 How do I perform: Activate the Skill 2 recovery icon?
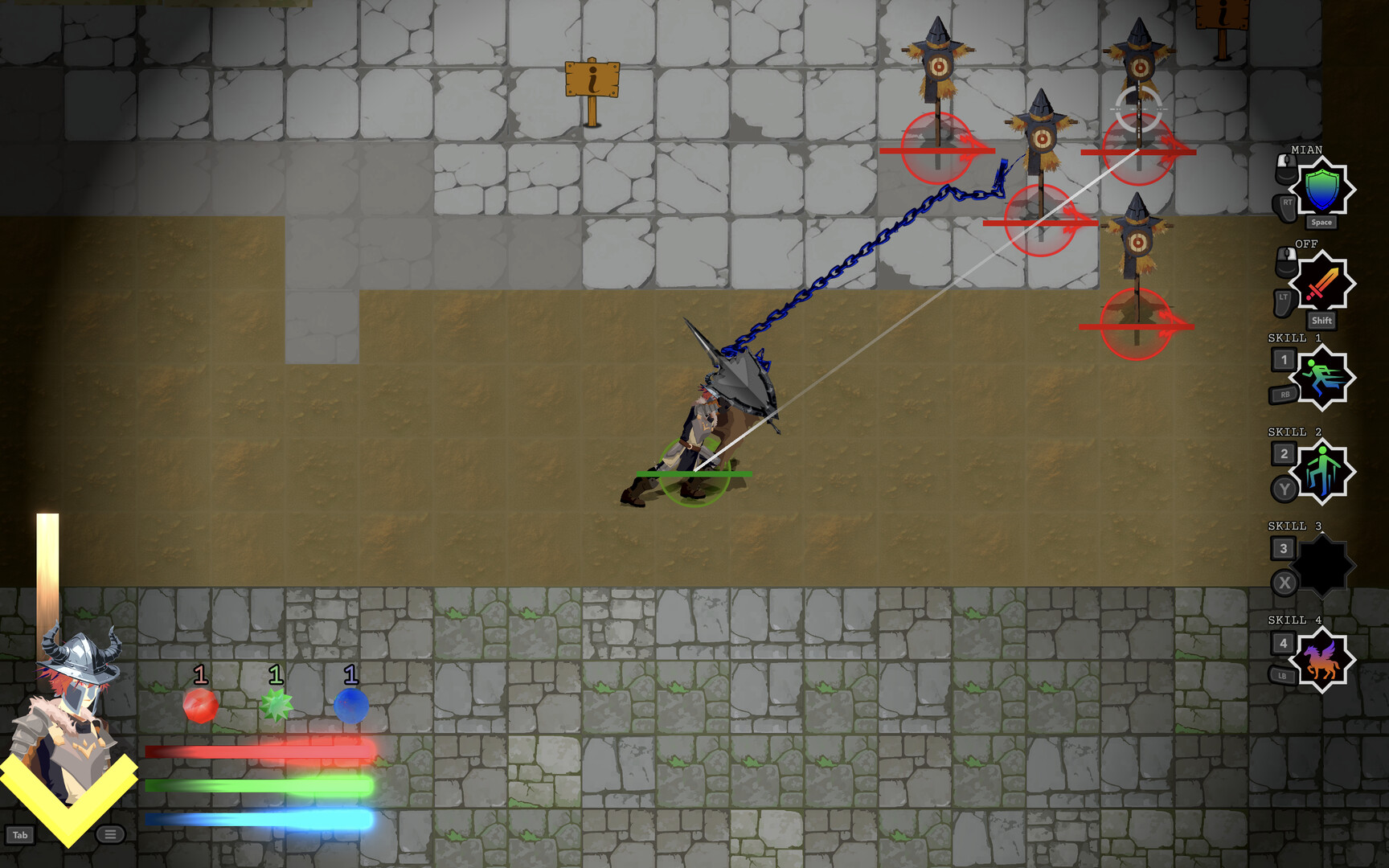coord(1323,473)
